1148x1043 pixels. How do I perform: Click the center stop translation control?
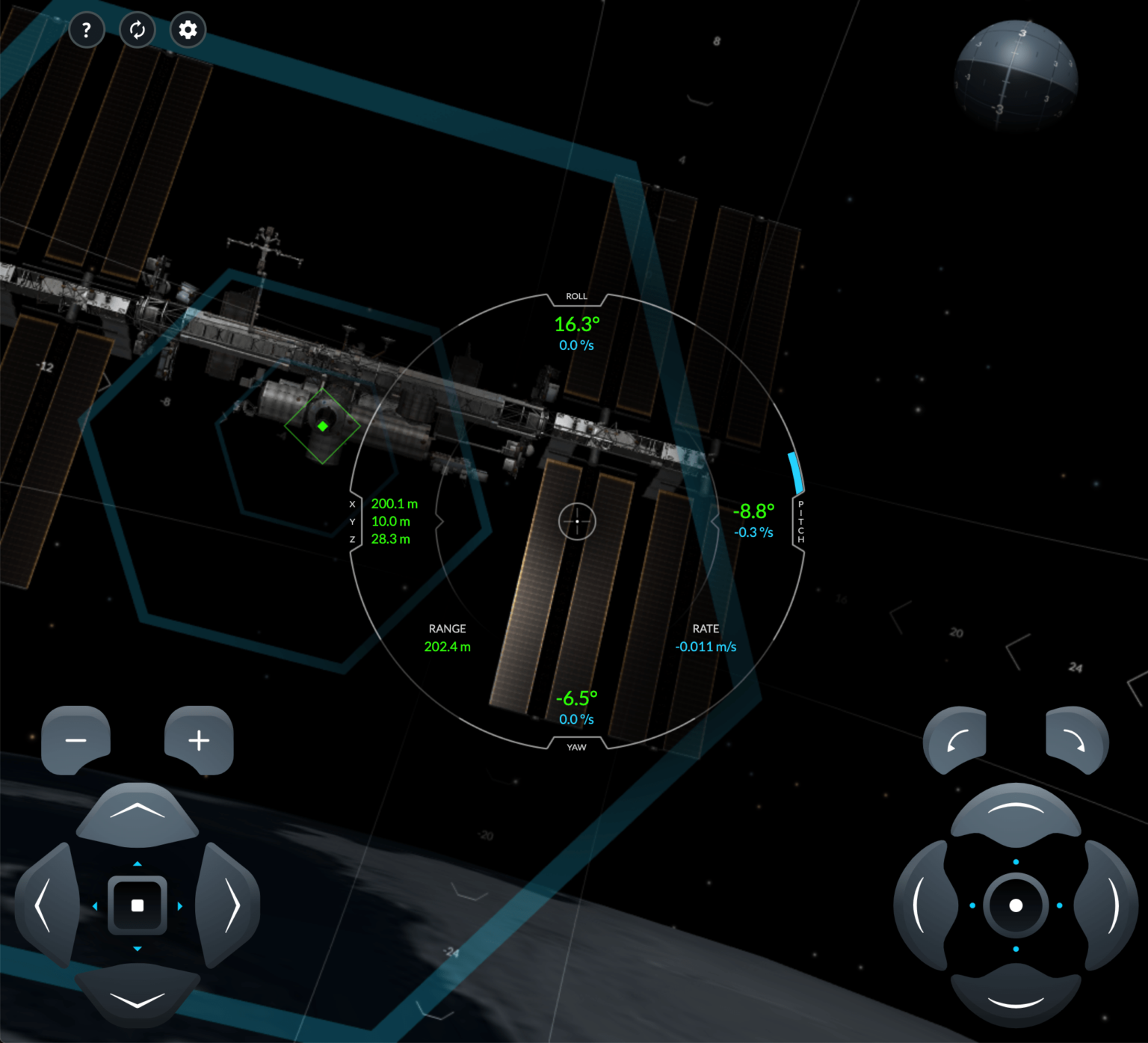(138, 905)
